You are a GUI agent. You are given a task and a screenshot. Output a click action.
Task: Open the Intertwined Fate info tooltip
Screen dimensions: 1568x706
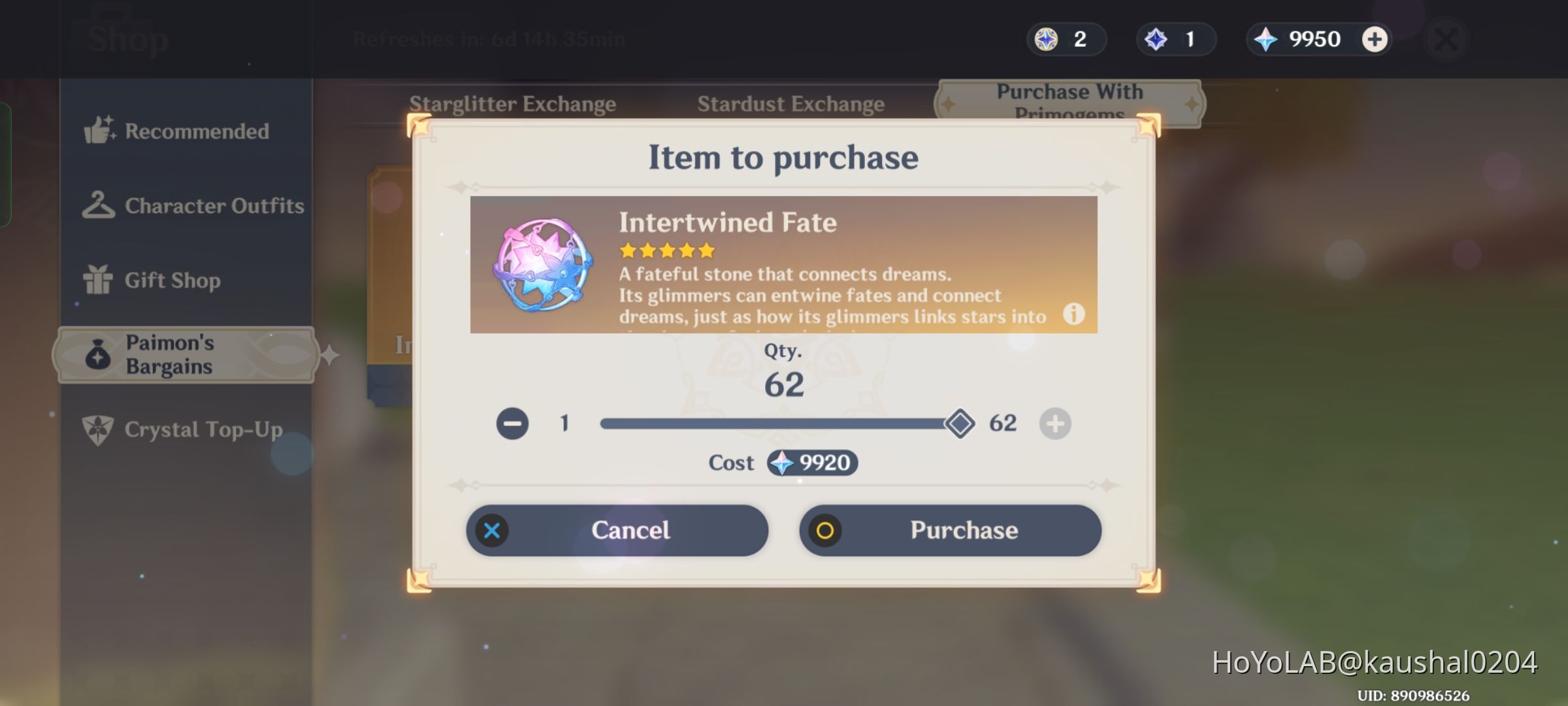[1073, 316]
